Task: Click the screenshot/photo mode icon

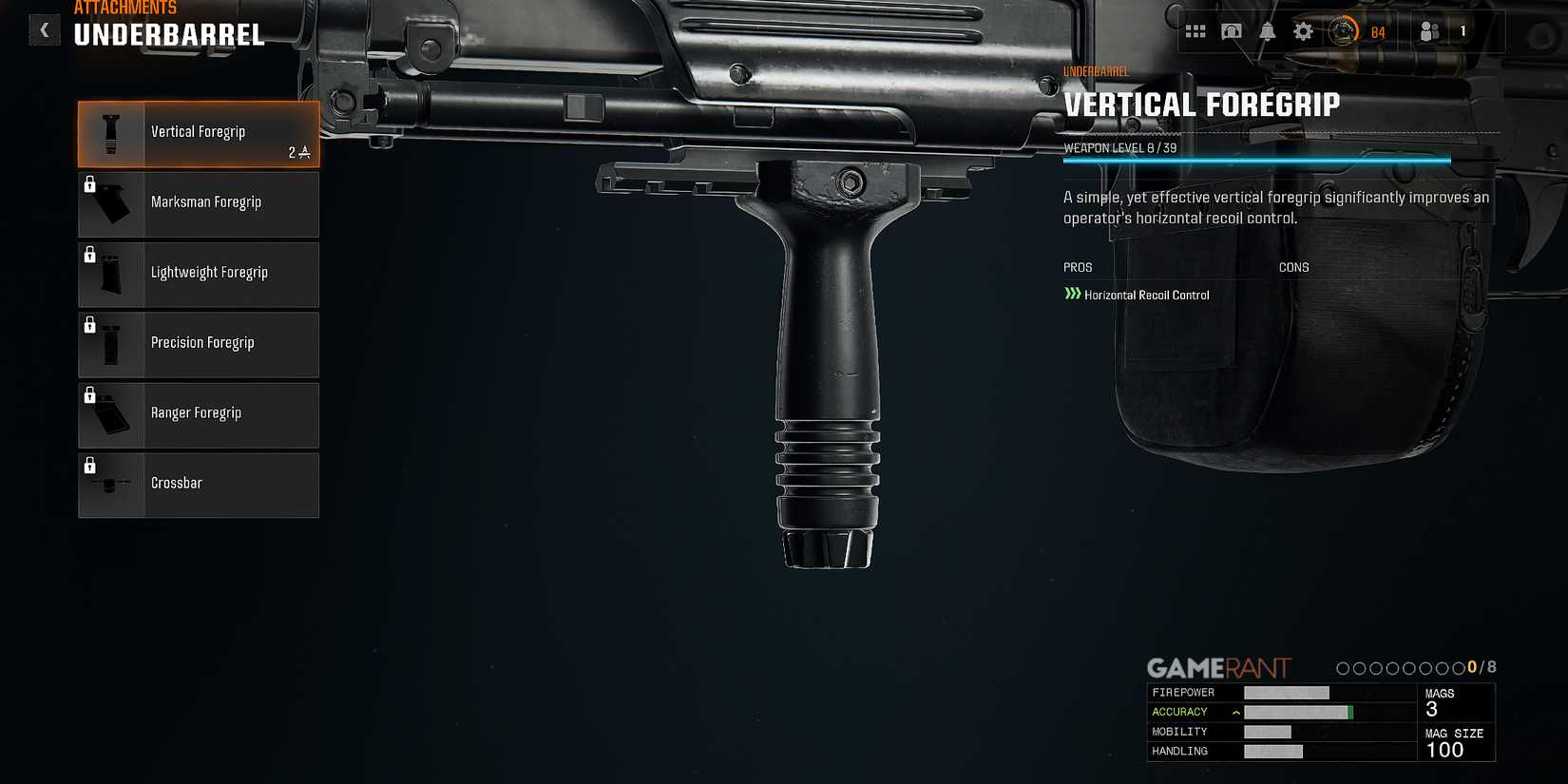Action: pos(1232,30)
